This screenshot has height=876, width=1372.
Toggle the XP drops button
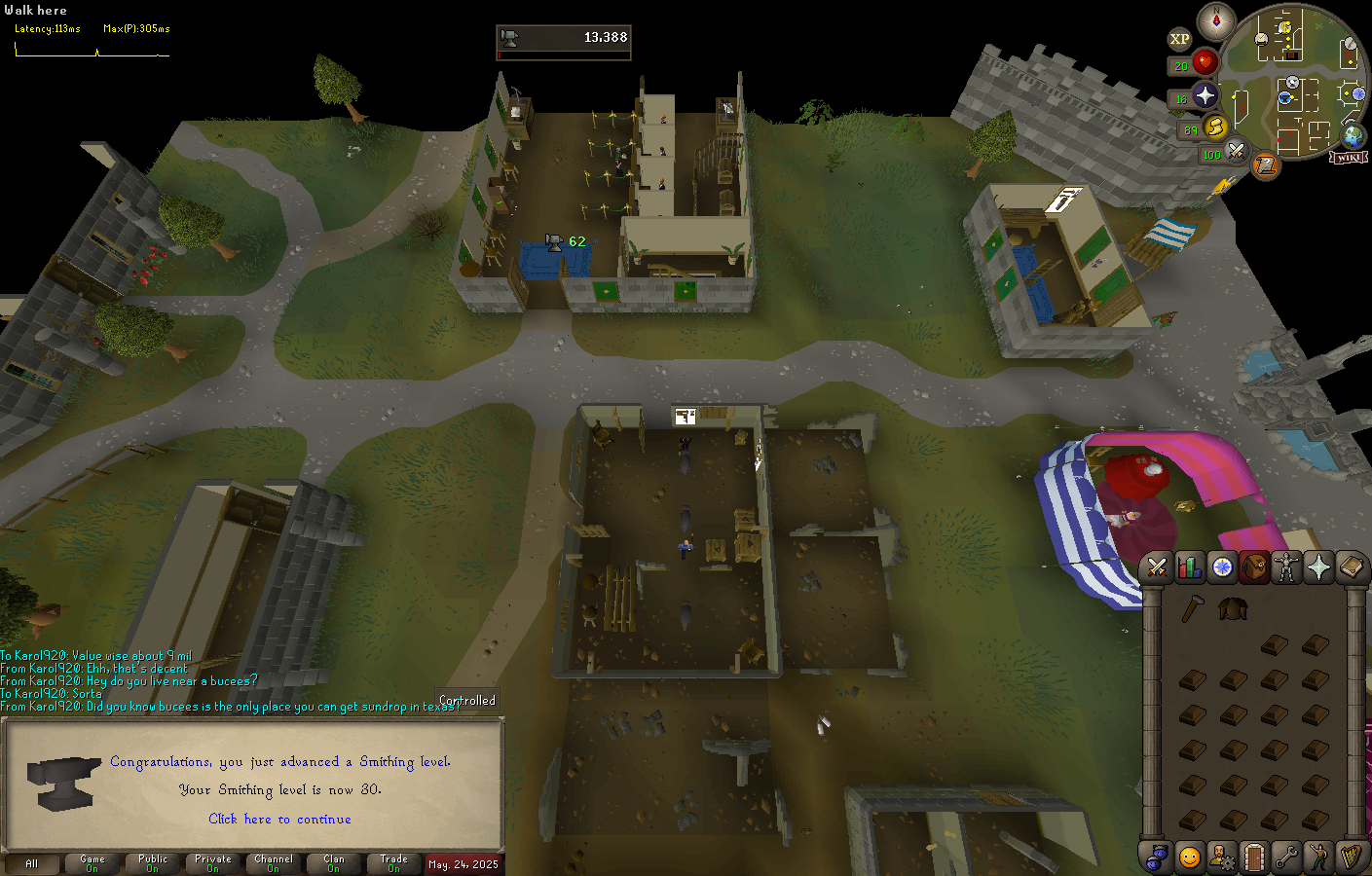coord(1179,39)
